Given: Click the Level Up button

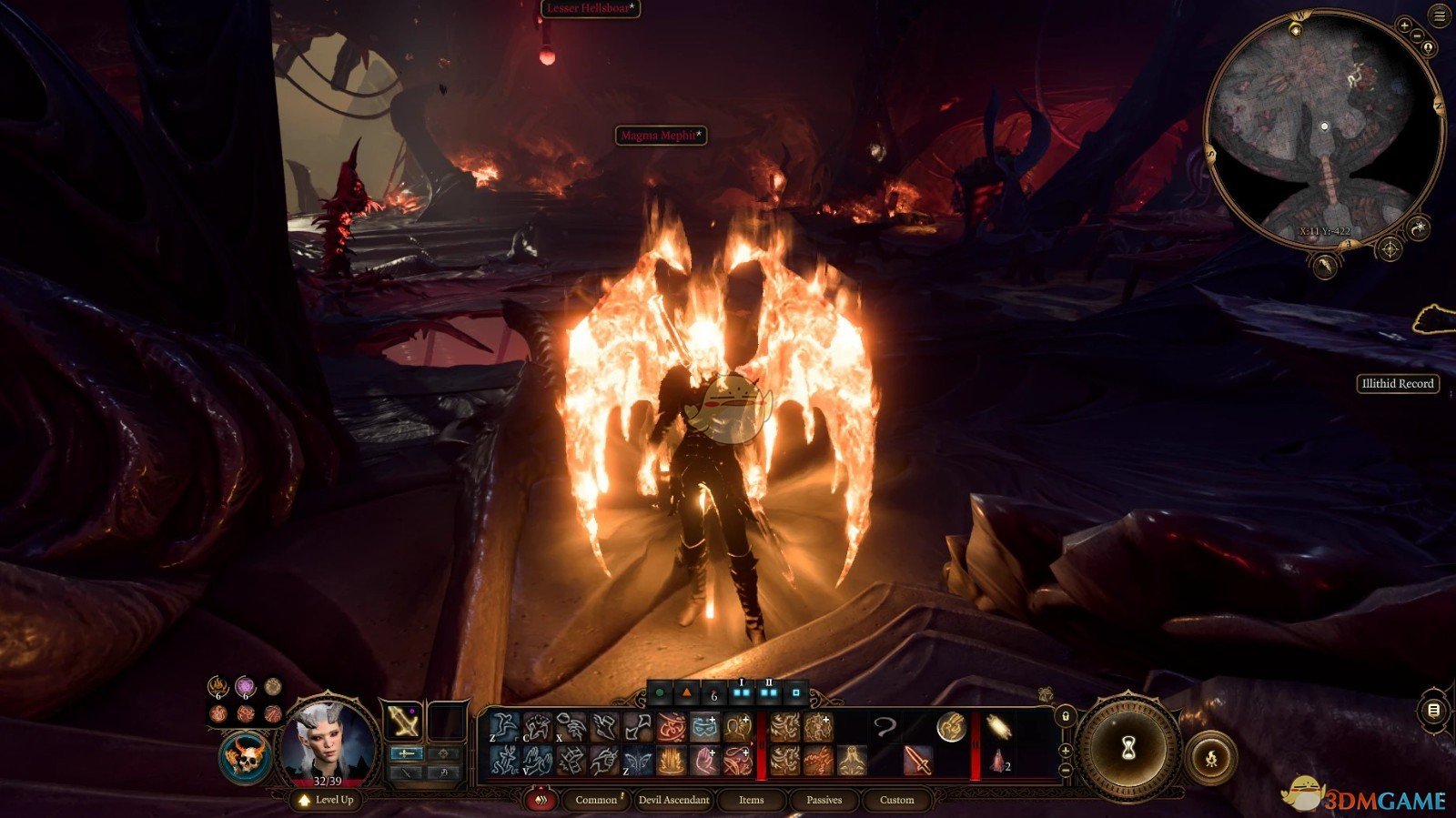Looking at the screenshot, I should pos(326,800).
